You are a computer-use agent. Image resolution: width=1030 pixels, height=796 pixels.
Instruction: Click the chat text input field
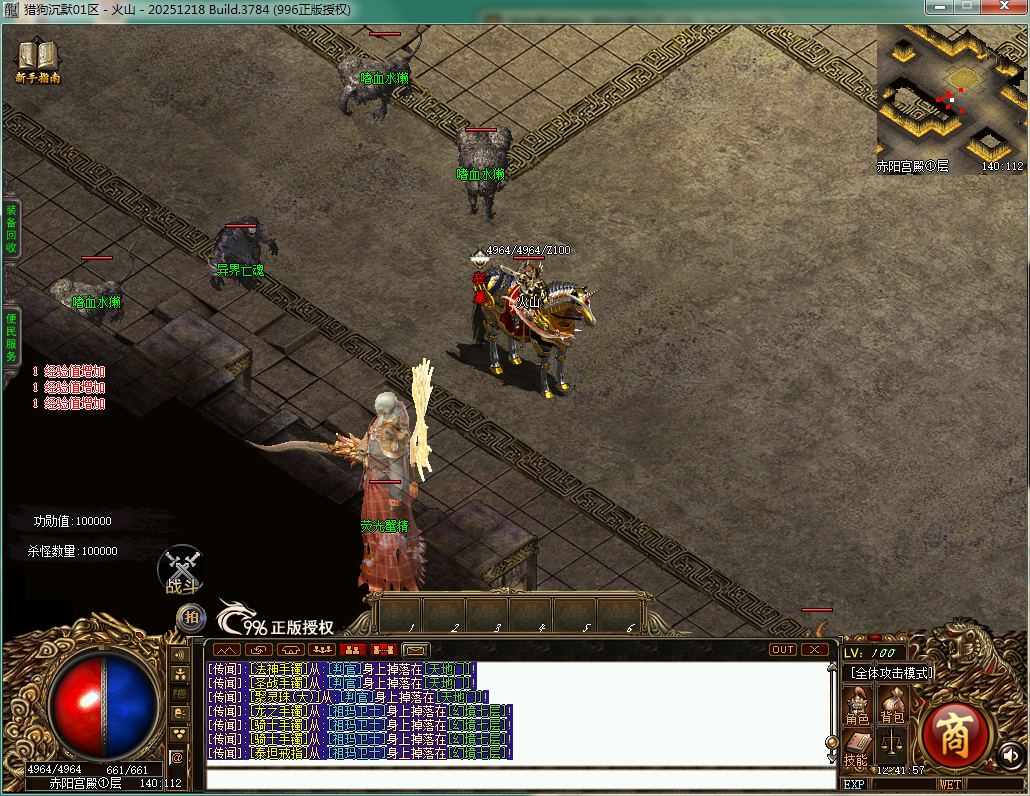(x=520, y=779)
